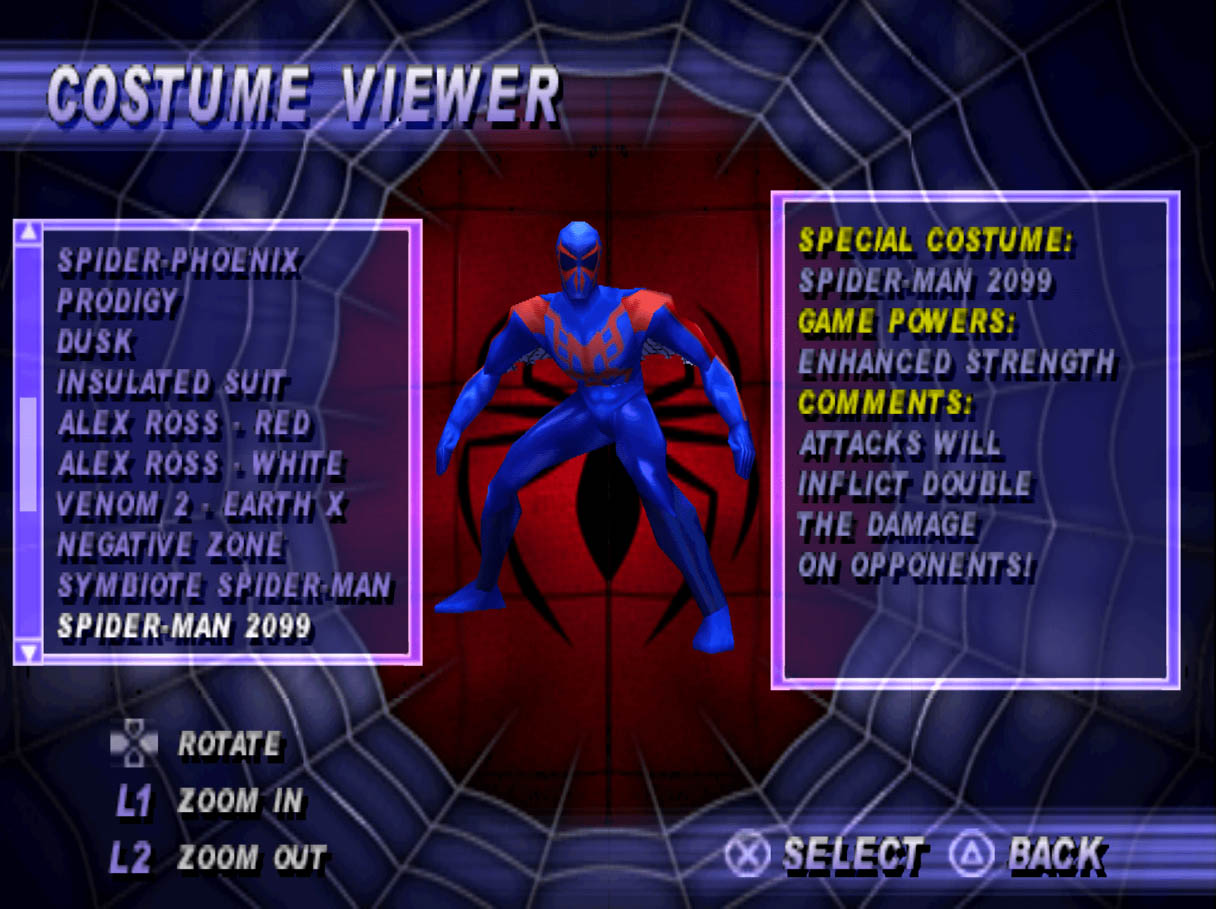
Task: Select the Spider-Phoenix costume
Action: [178, 261]
